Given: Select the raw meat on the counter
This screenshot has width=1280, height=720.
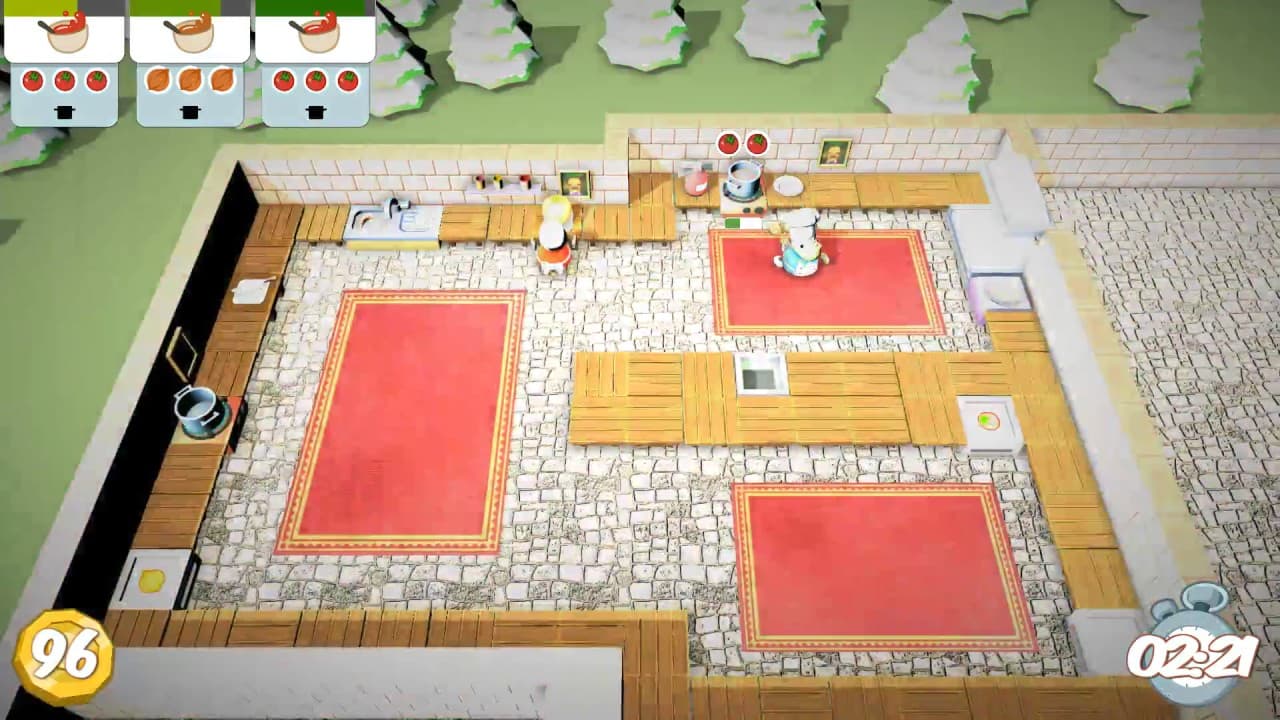Looking at the screenshot, I should click(x=695, y=183).
